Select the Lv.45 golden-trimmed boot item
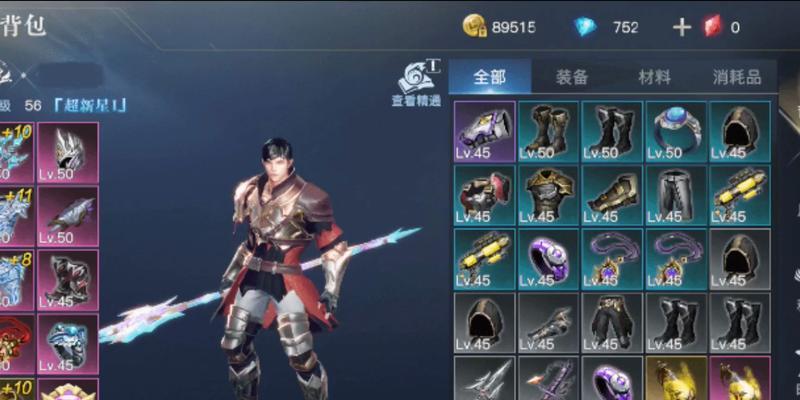800x400 pixels. (x=612, y=195)
